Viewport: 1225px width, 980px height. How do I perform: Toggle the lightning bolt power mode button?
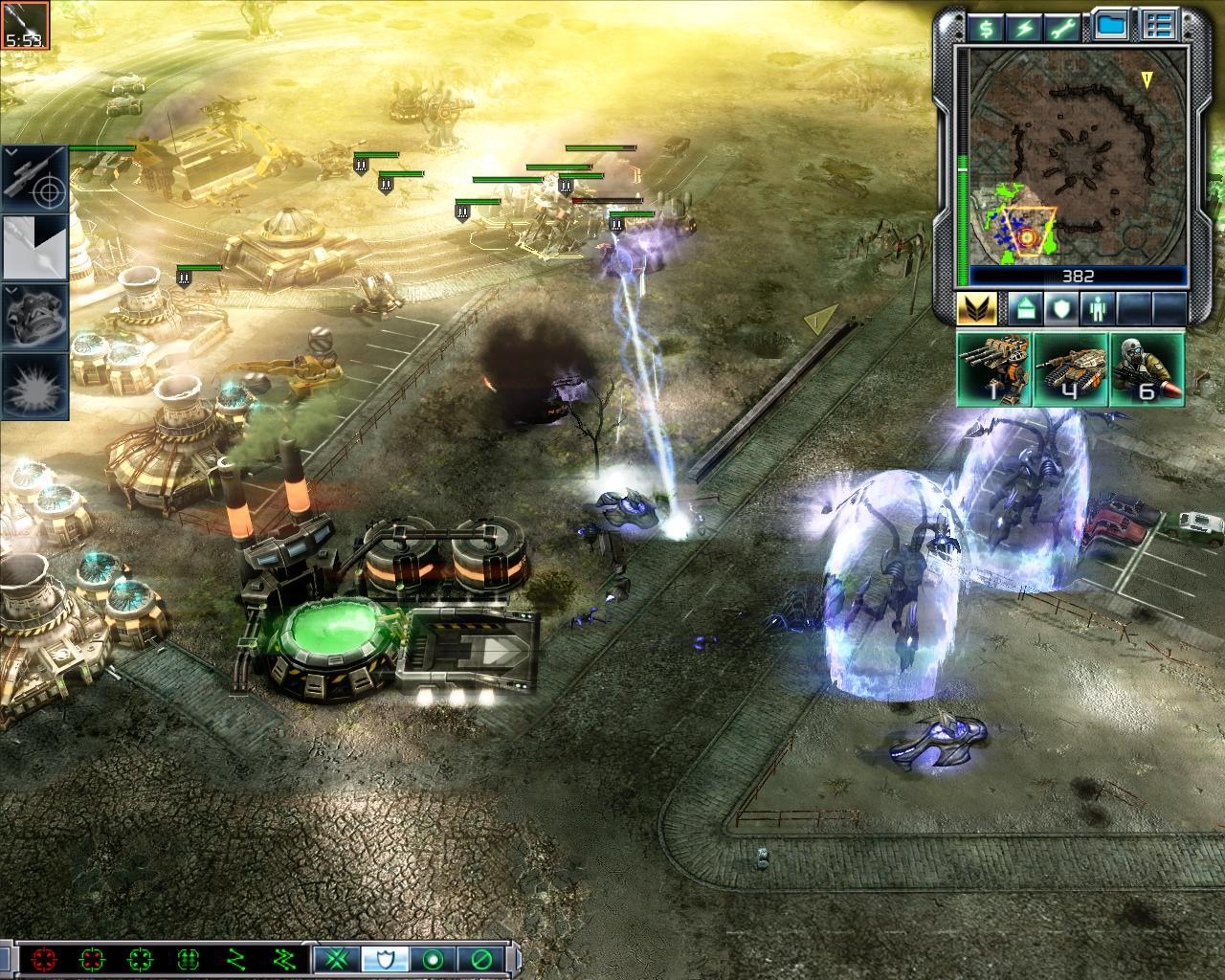1024,28
